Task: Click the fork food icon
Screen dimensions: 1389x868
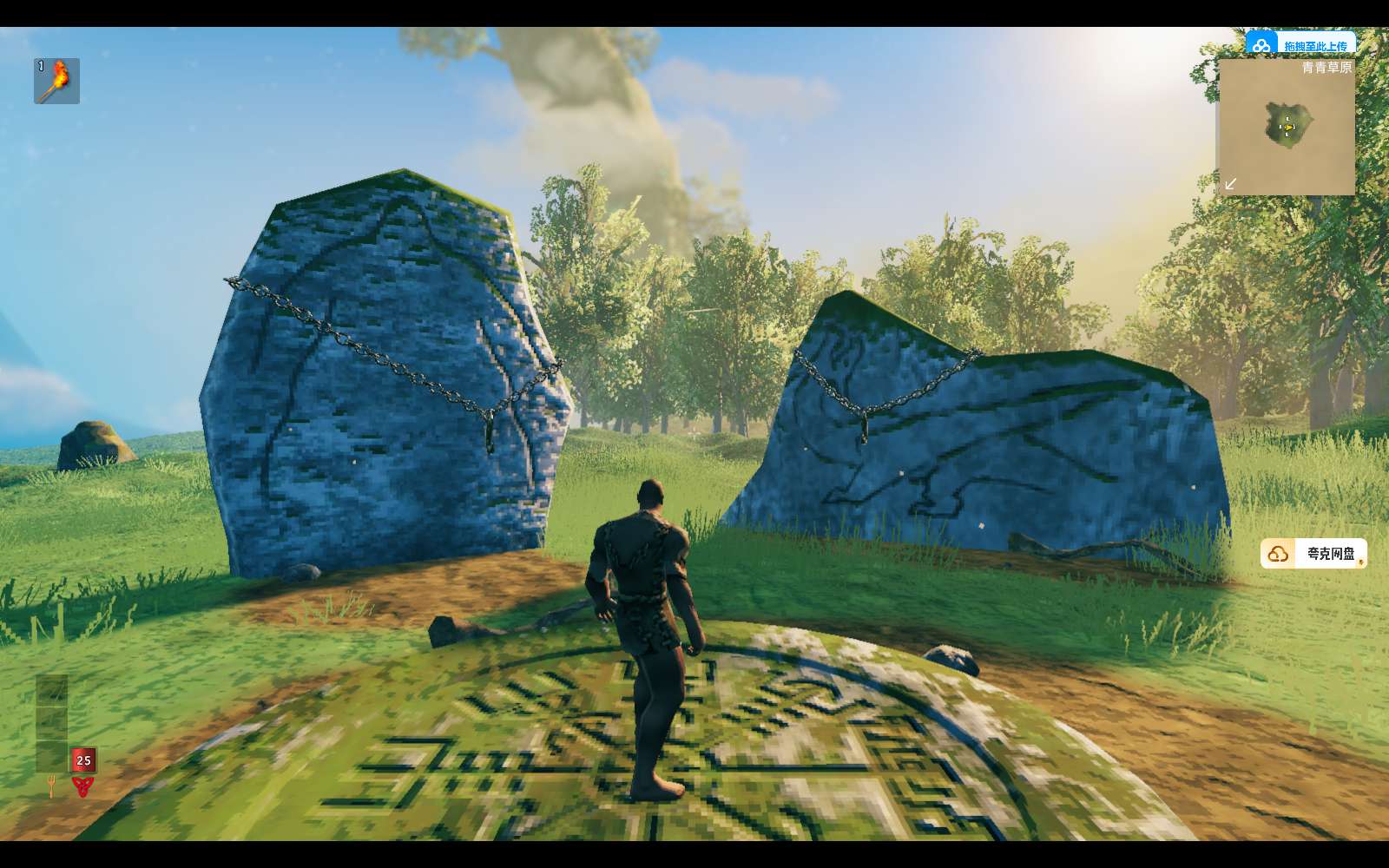Action: (51, 786)
